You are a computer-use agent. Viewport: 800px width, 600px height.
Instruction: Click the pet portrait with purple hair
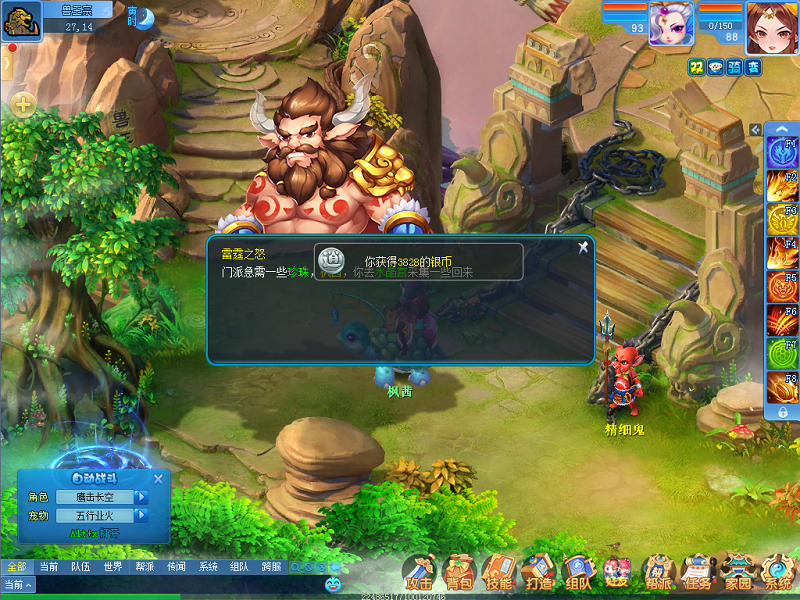669,23
